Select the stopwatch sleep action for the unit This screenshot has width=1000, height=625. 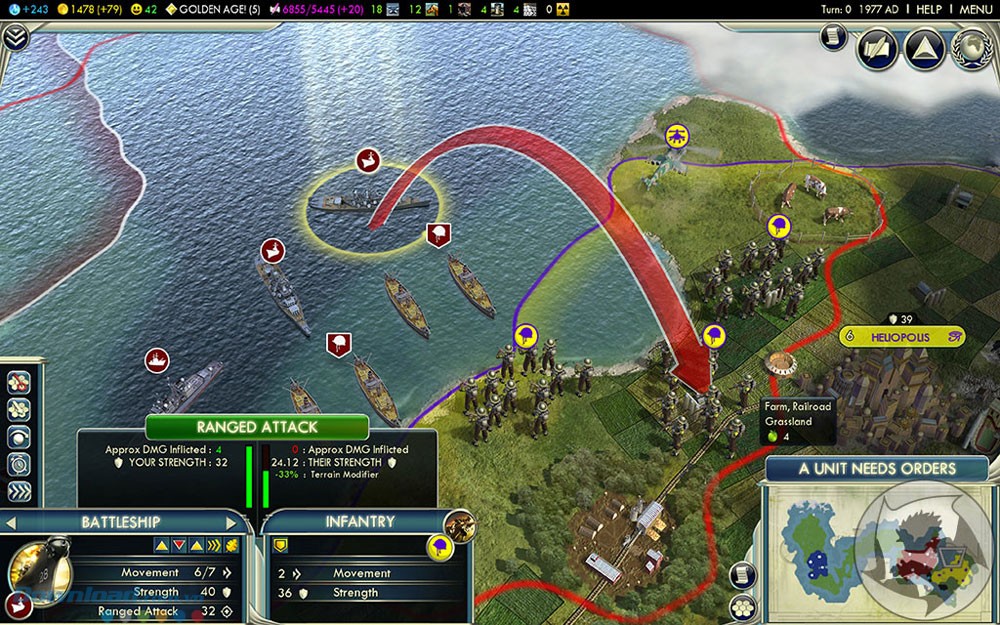pyautogui.click(x=20, y=464)
